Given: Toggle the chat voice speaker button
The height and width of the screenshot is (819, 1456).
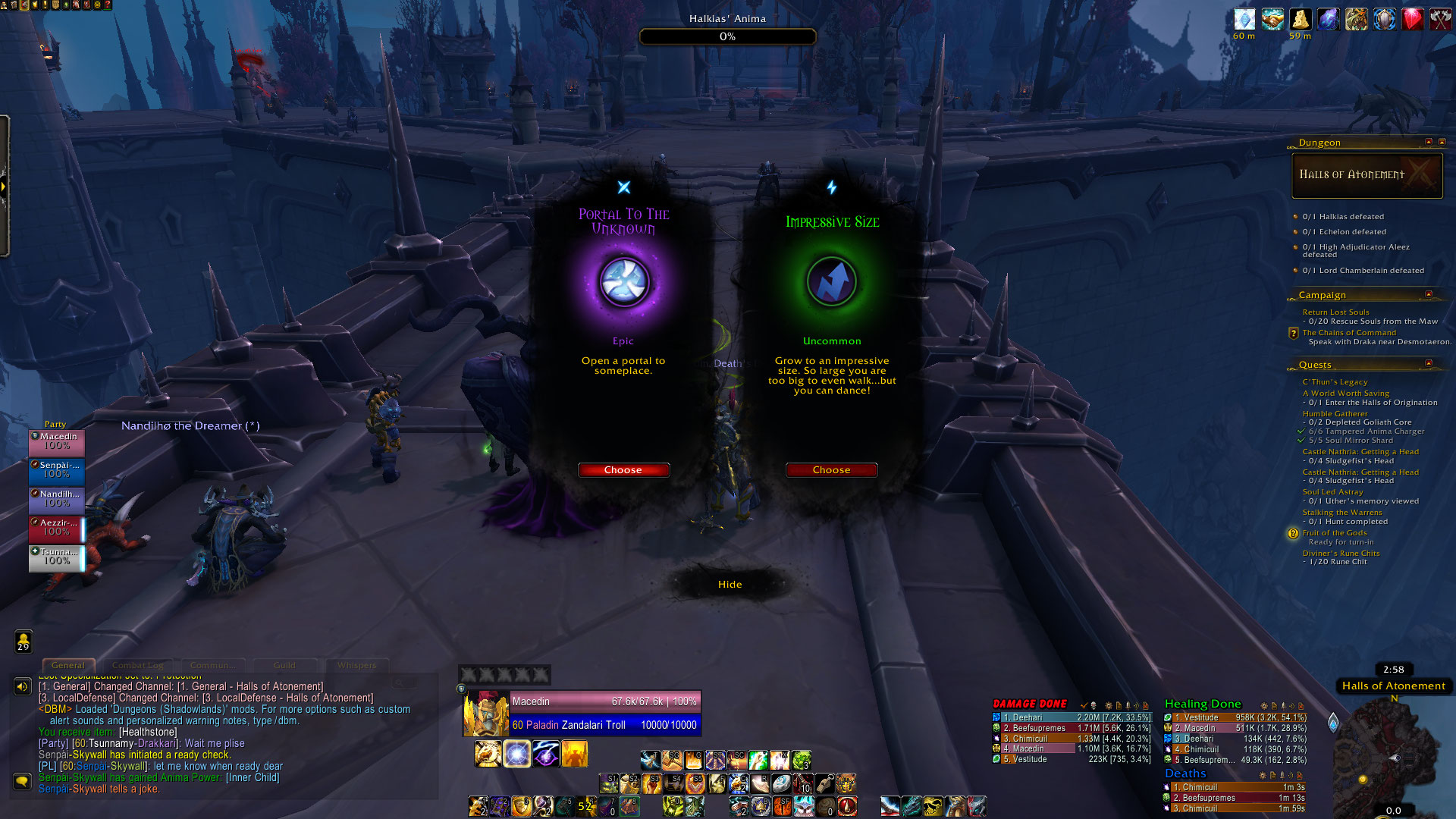Looking at the screenshot, I should coord(22,687).
